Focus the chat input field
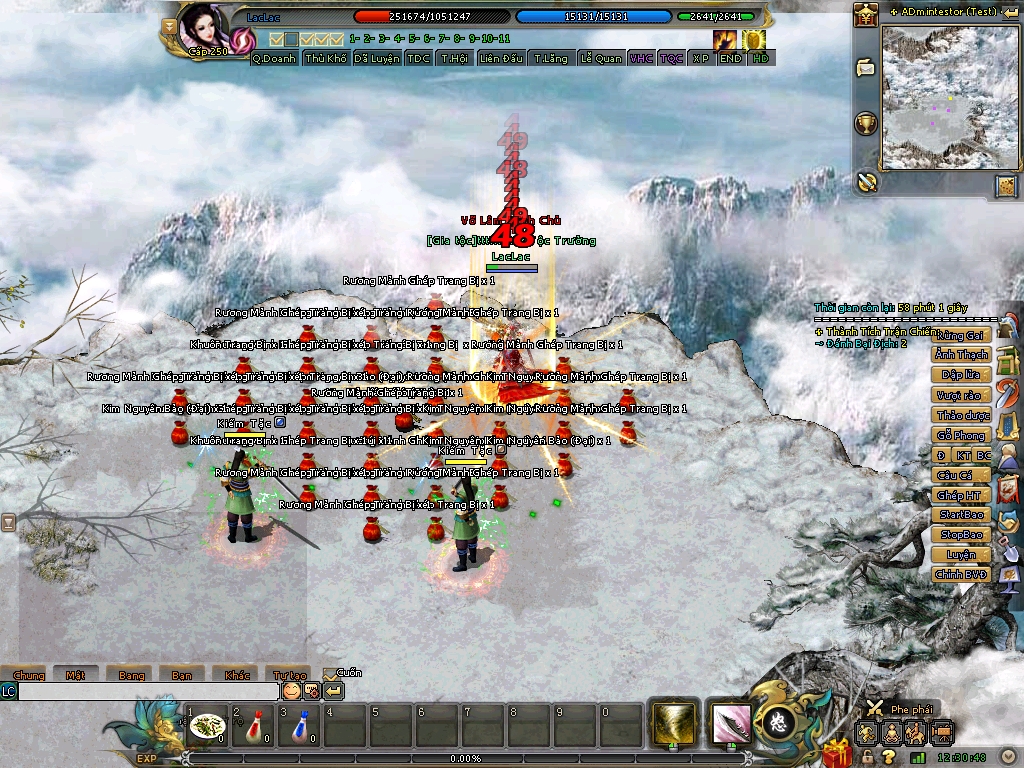This screenshot has width=1024, height=768. pos(148,691)
